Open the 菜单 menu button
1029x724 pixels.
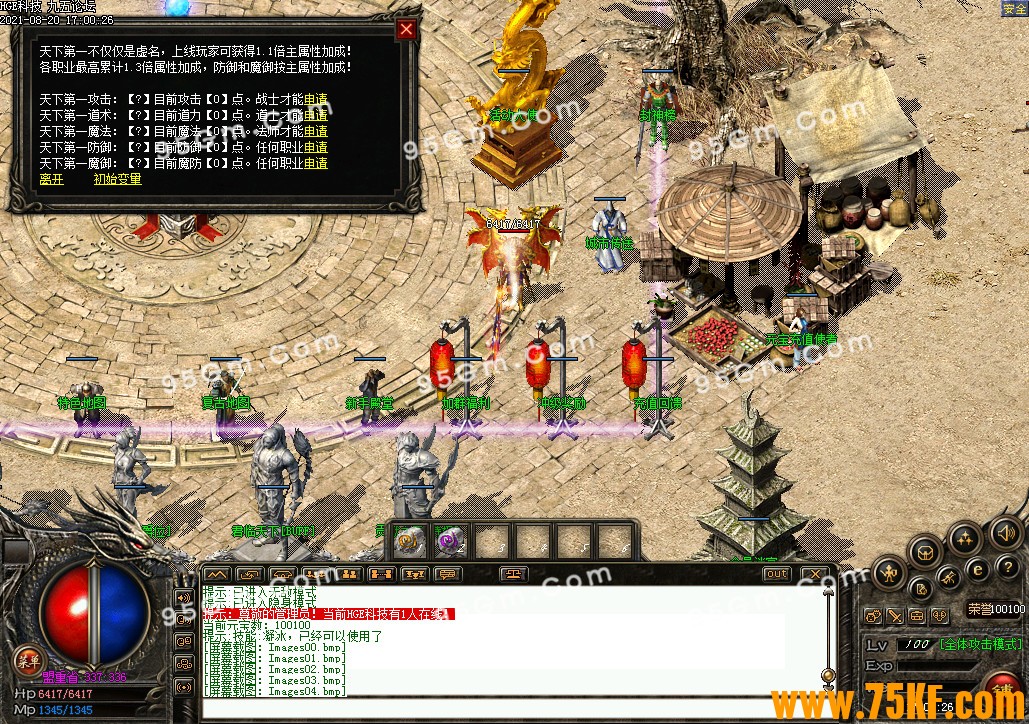pyautogui.click(x=28, y=661)
